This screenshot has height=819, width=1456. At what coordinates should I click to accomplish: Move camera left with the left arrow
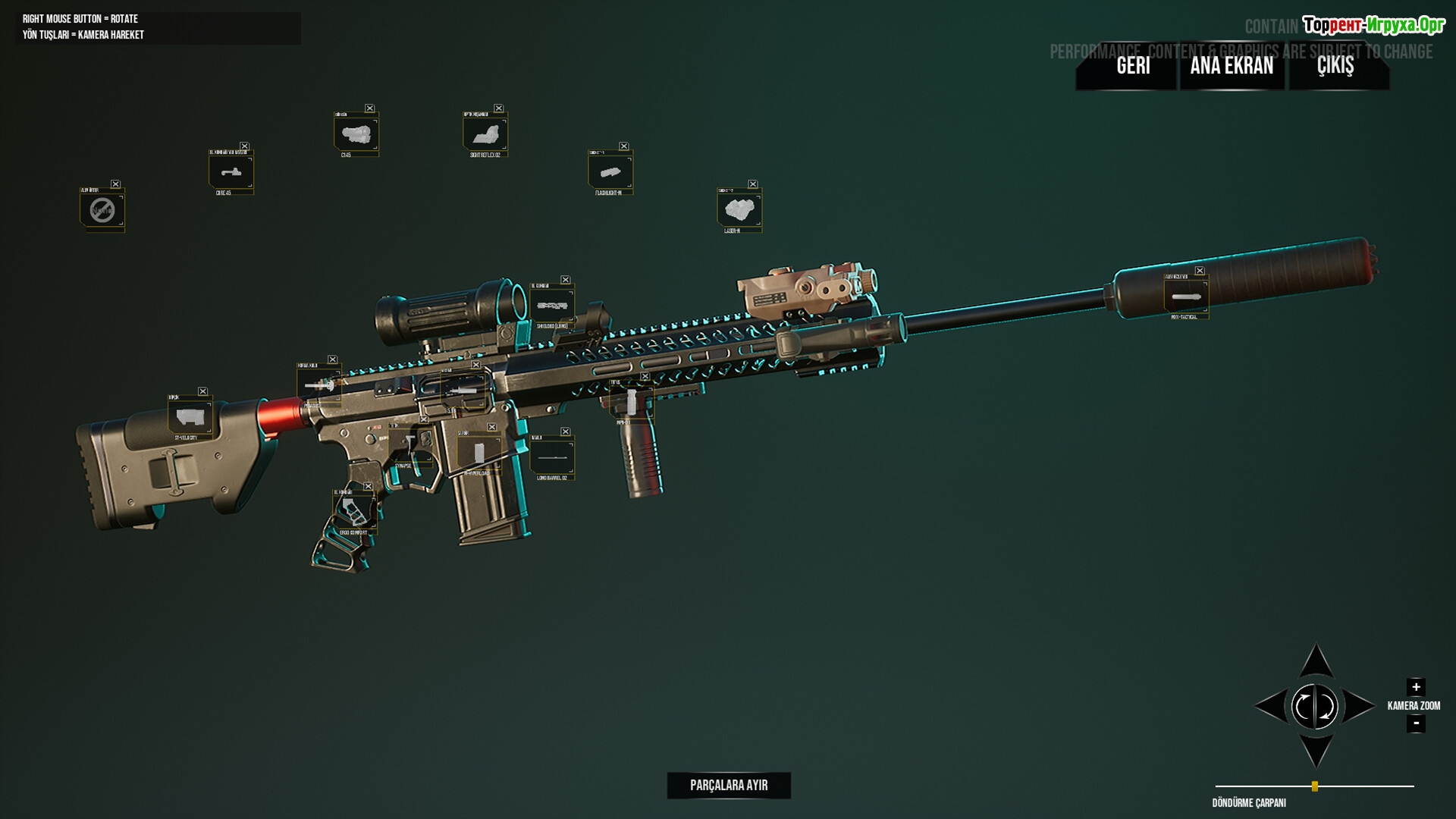[x=1271, y=706]
